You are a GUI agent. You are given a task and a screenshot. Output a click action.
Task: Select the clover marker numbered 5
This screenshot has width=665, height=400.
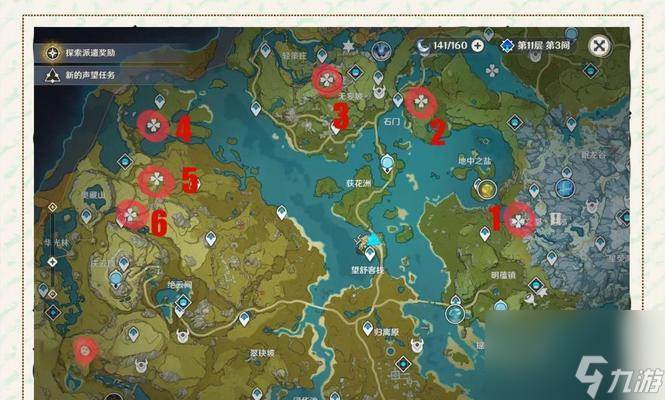(156, 179)
